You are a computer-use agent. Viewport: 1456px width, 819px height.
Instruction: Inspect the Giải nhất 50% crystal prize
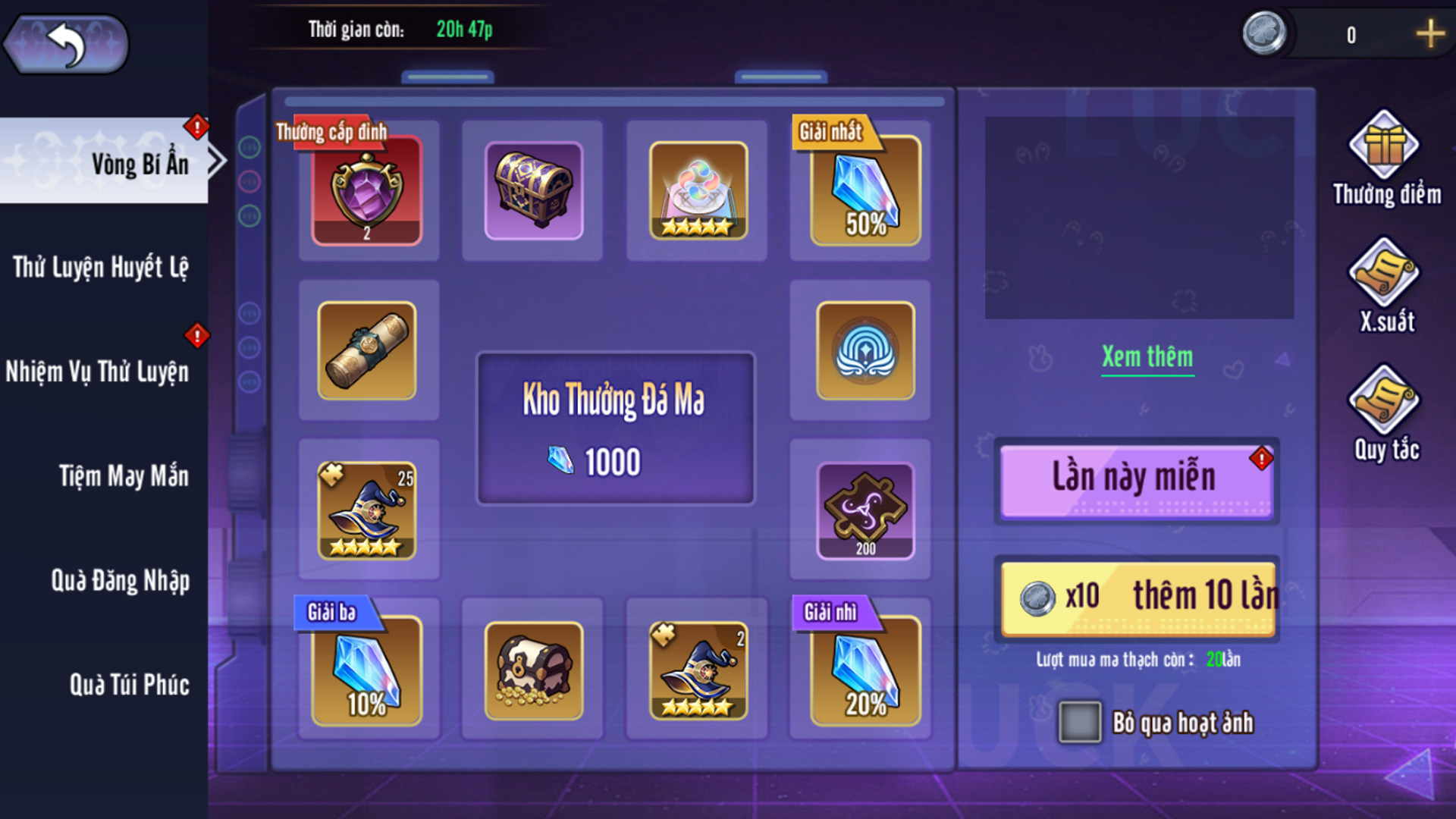click(865, 191)
